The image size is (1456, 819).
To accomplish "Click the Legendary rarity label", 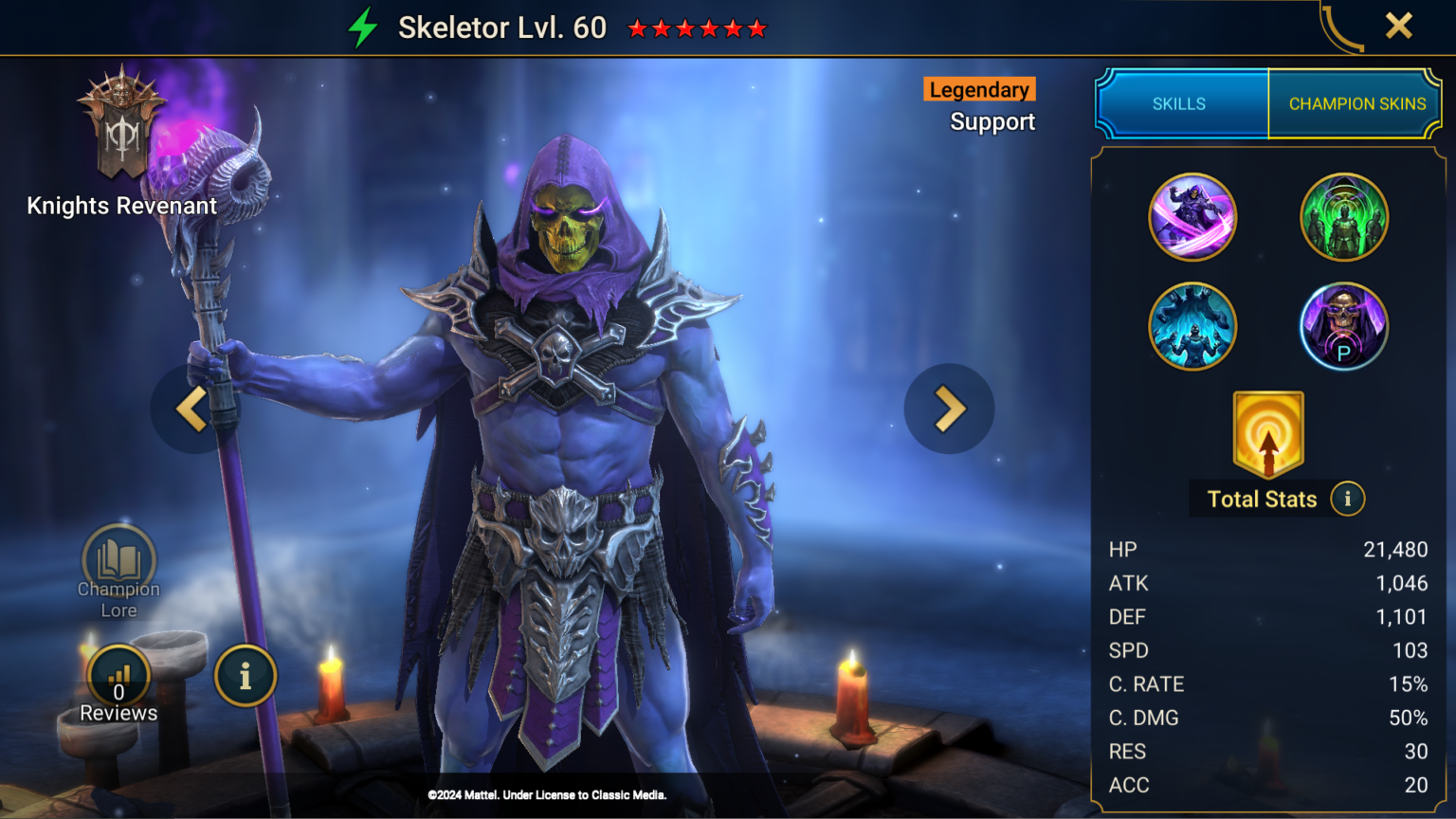I will 978,89.
